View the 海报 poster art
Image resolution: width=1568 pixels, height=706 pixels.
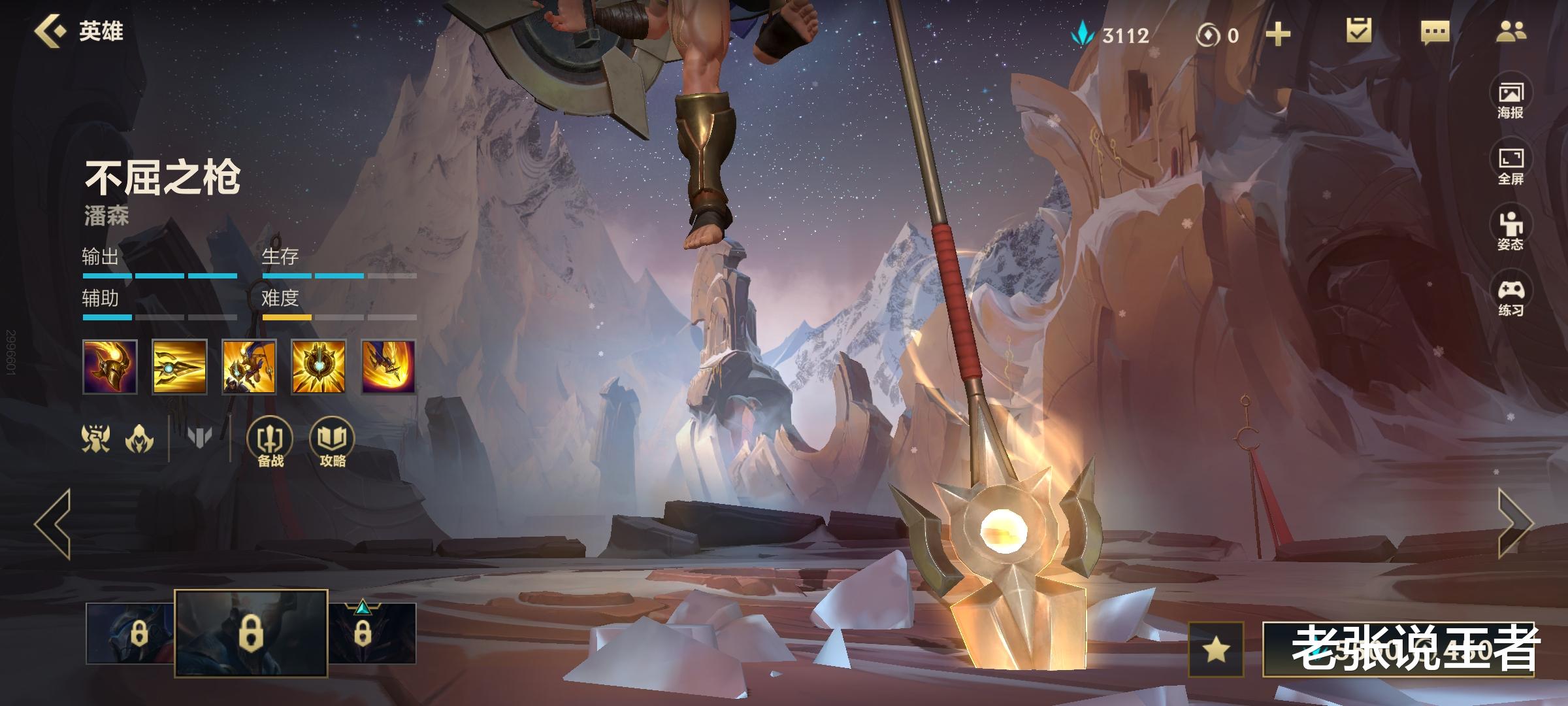1511,100
